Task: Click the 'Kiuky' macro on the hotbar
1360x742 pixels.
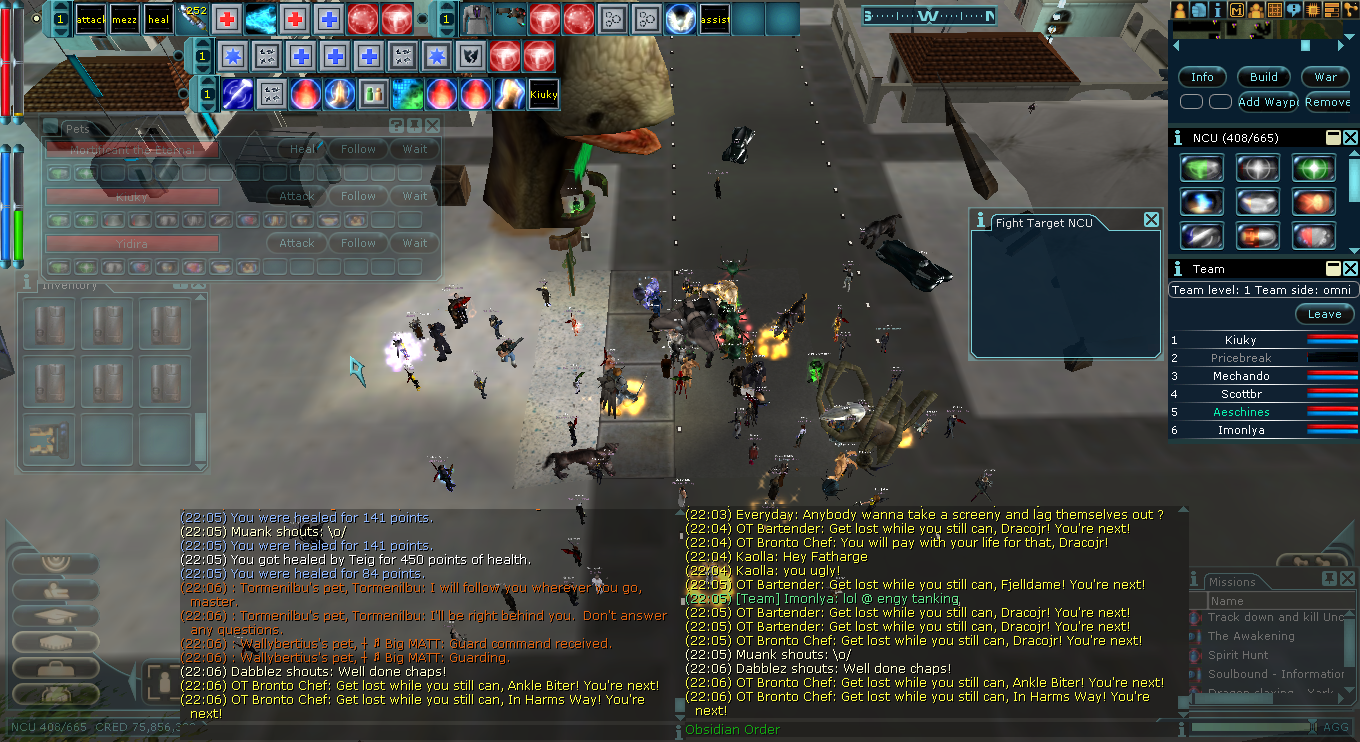Action: click(544, 94)
